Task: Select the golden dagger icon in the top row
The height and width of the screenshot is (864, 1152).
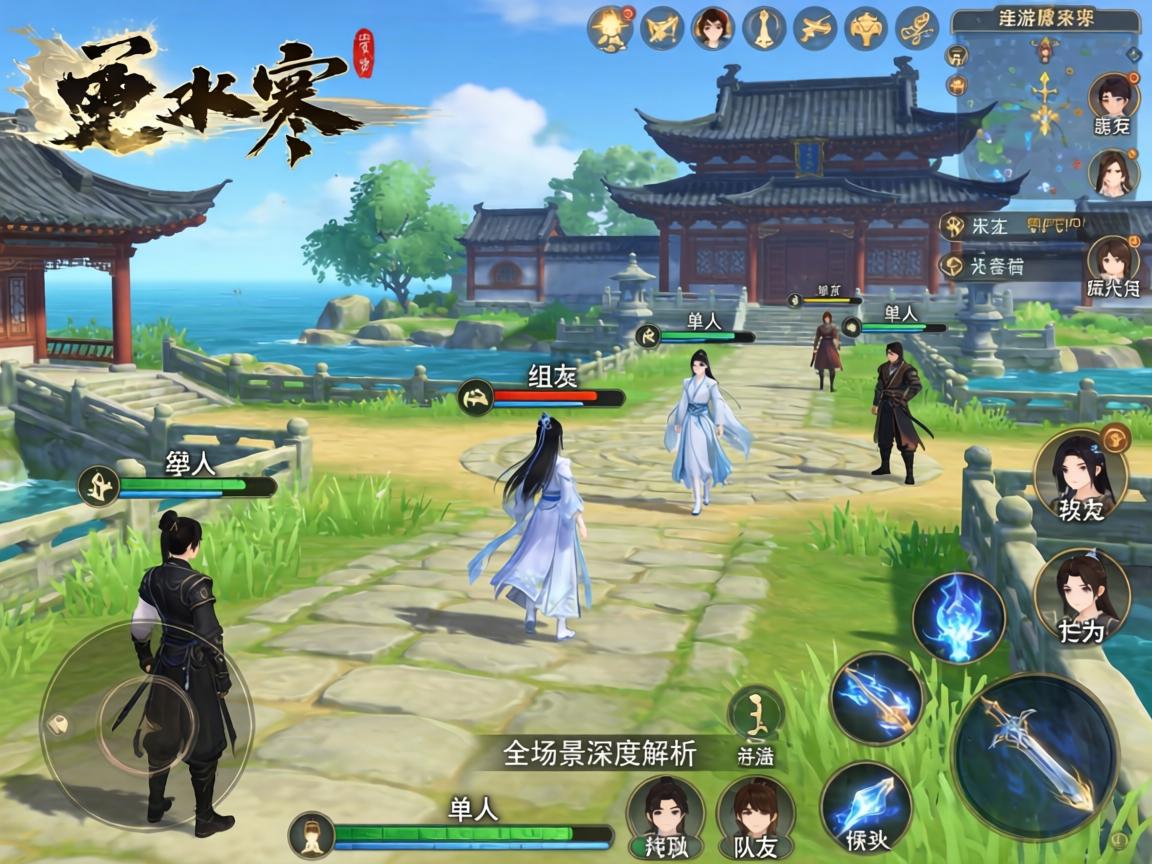Action: (763, 29)
